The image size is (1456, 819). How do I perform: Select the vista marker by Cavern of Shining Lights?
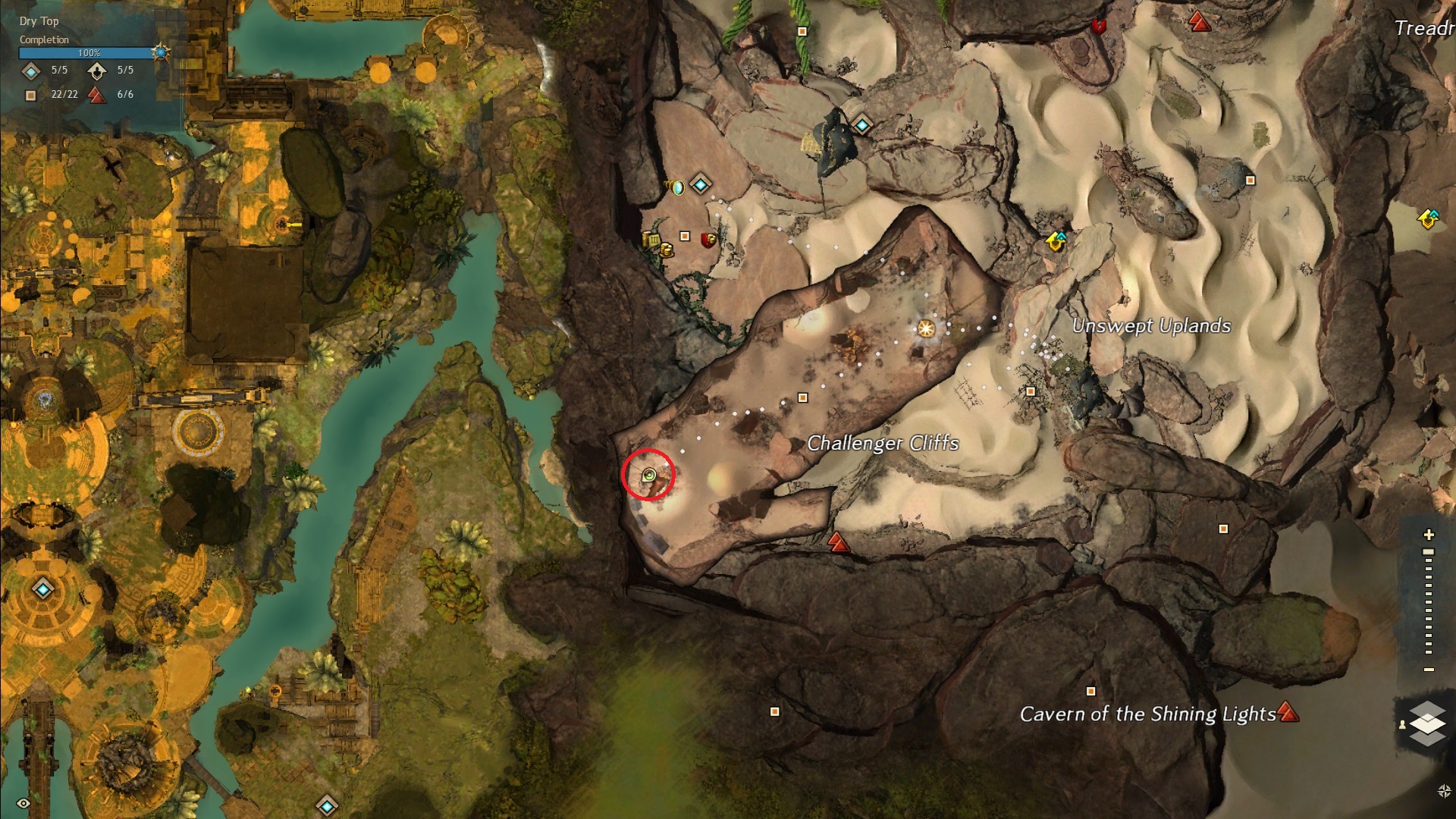coord(1288,712)
